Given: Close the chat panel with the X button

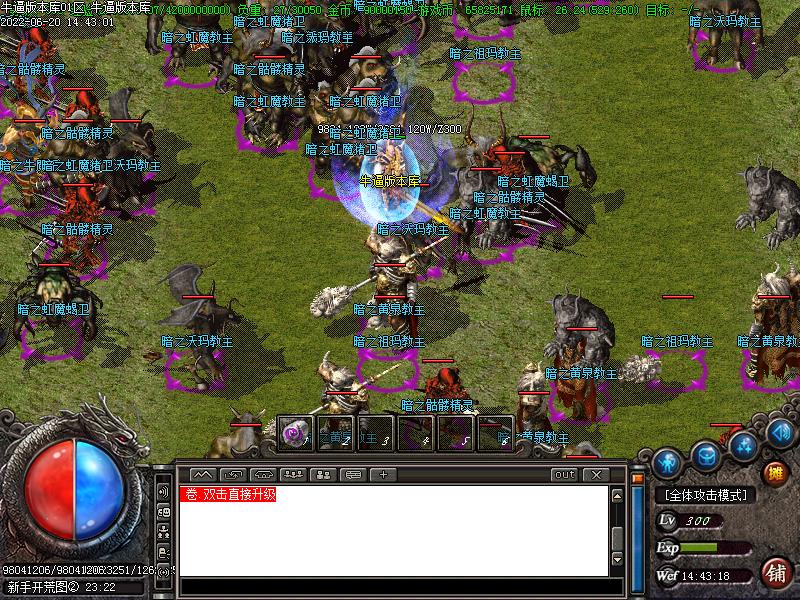Looking at the screenshot, I should [595, 474].
